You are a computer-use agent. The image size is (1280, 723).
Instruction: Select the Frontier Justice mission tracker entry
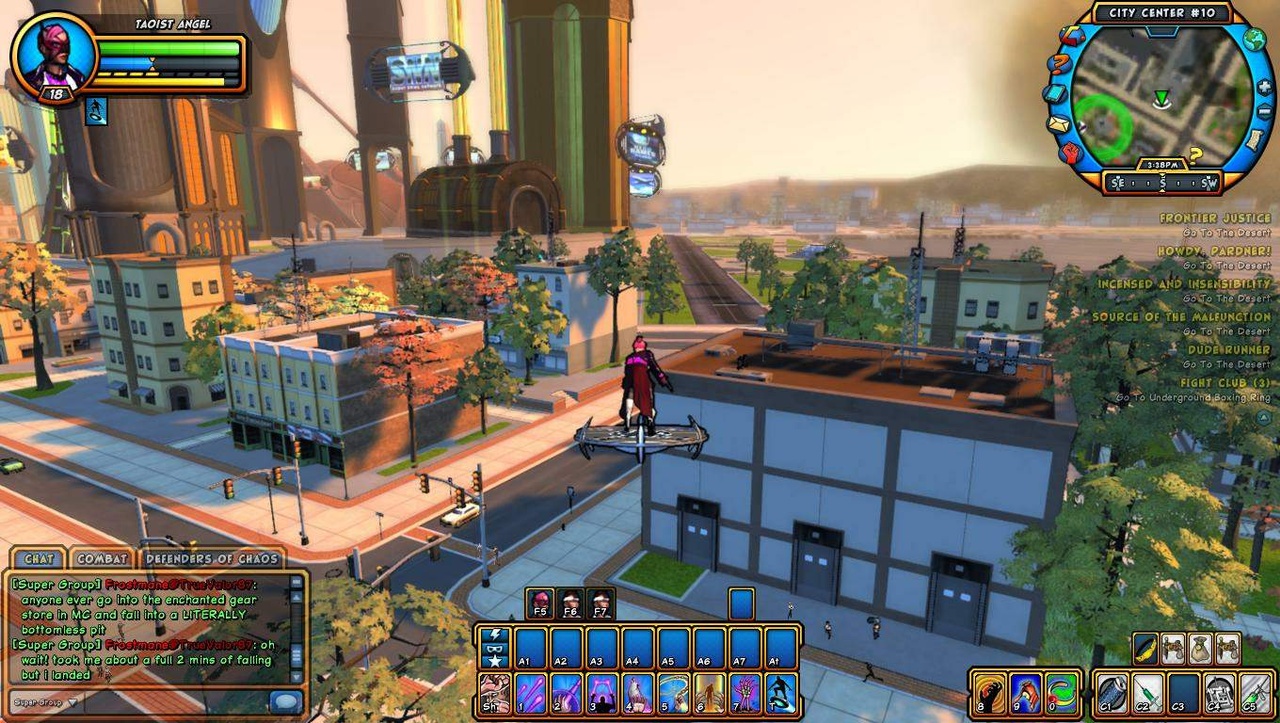point(1214,218)
